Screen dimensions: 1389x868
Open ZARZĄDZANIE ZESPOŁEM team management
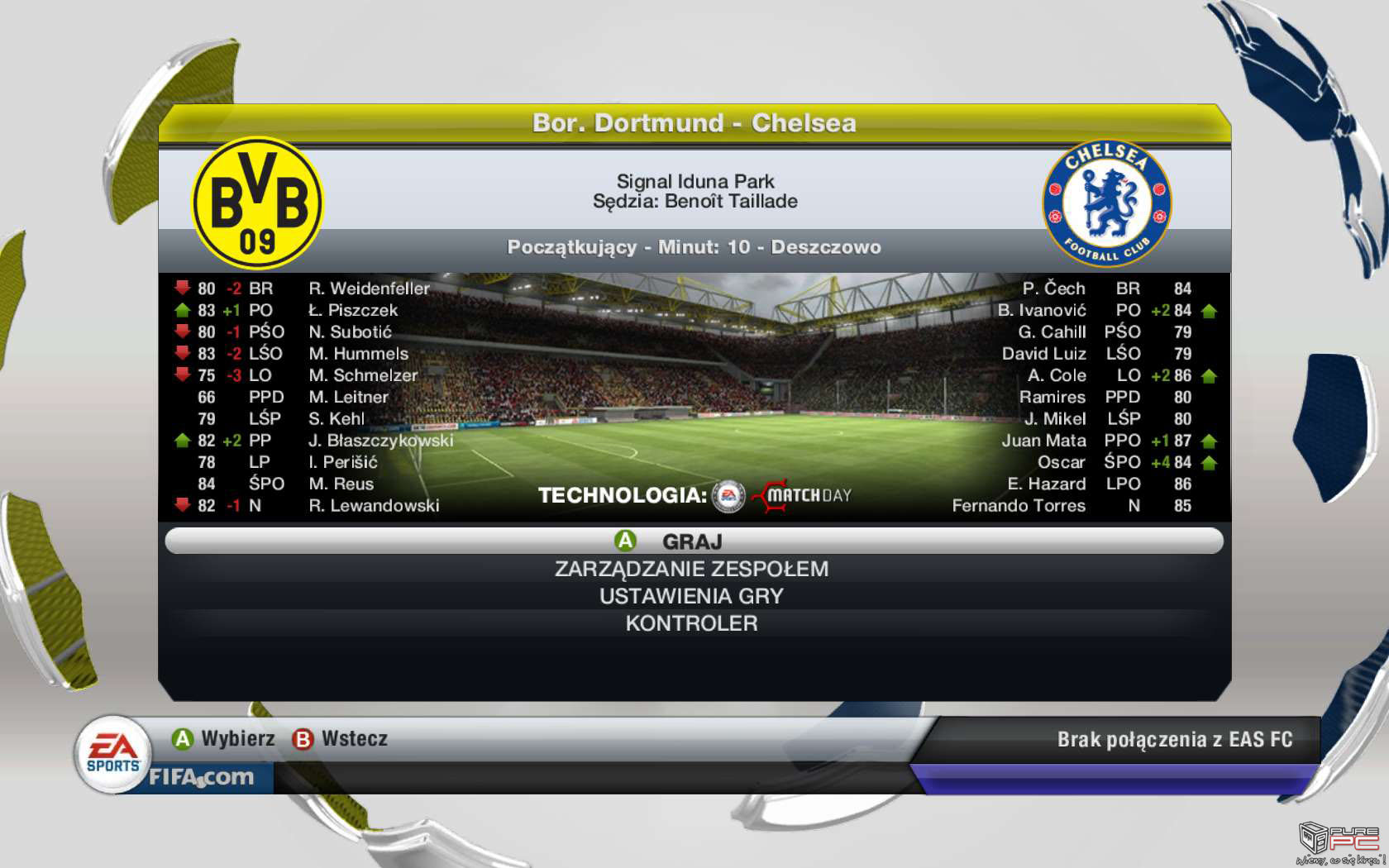pos(691,569)
